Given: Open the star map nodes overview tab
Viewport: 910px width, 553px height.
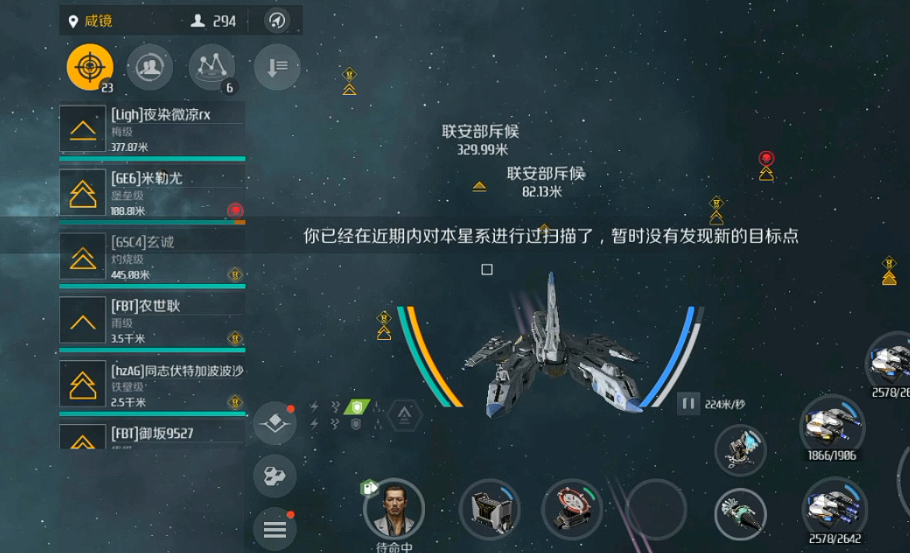Looking at the screenshot, I should coord(212,67).
